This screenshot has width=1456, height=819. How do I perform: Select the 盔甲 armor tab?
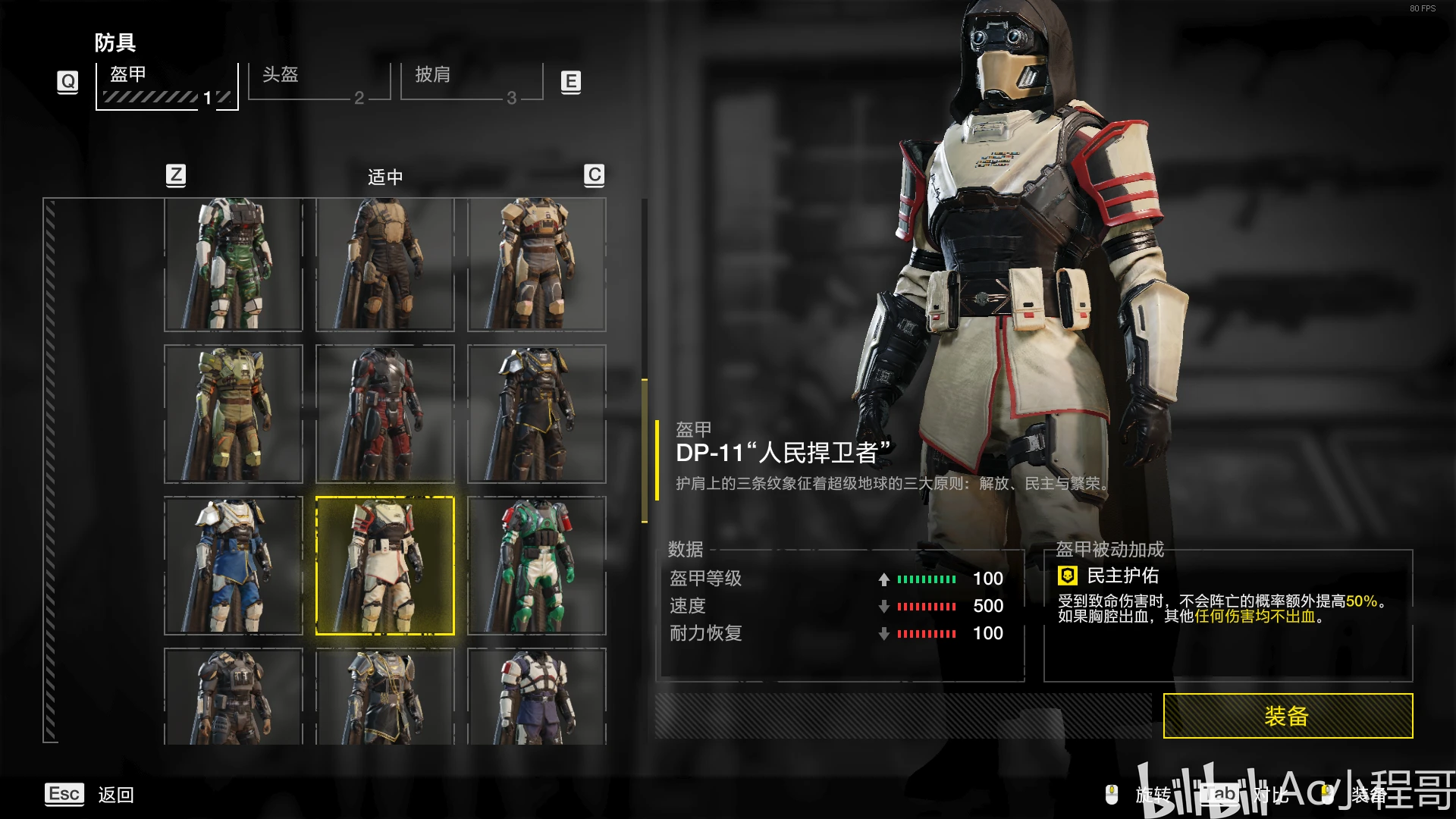[x=167, y=86]
